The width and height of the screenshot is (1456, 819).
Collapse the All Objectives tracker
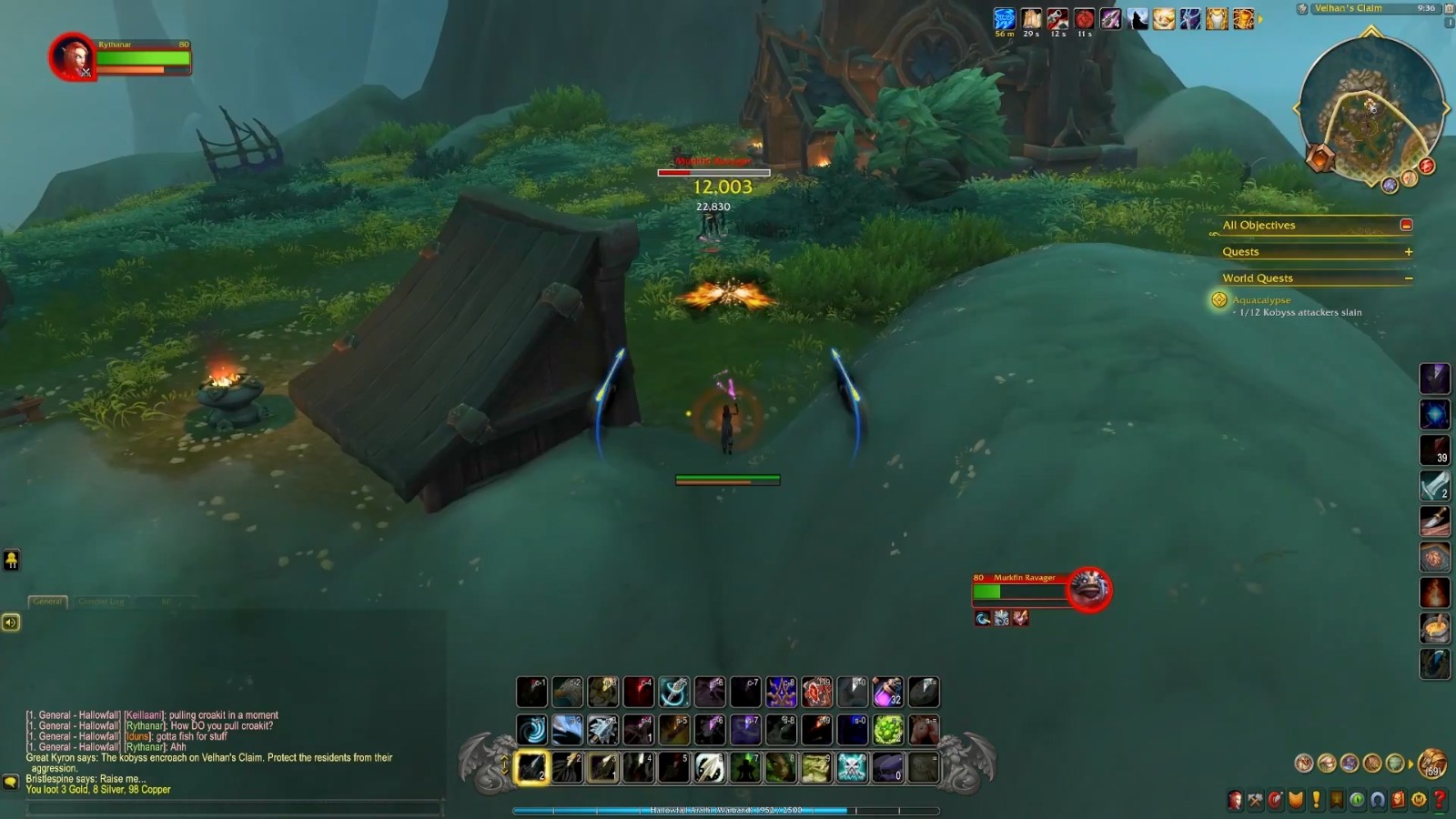click(x=1406, y=225)
